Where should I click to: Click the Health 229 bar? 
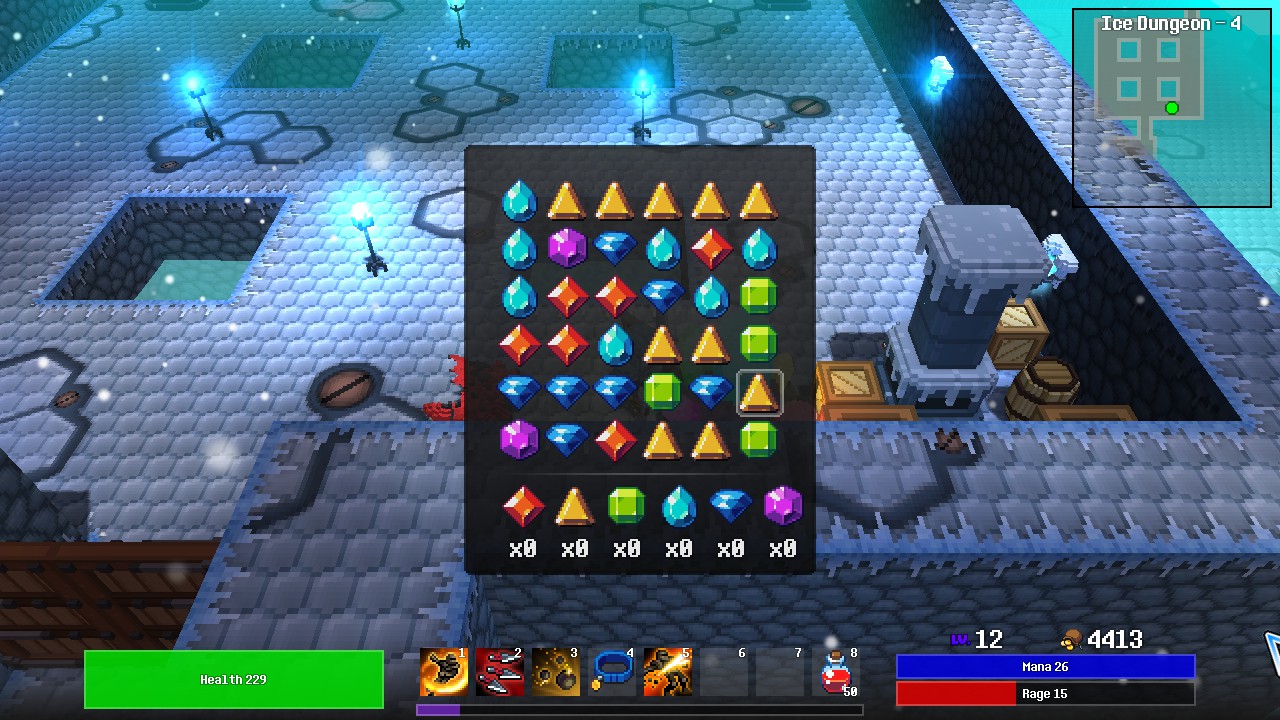(232, 679)
